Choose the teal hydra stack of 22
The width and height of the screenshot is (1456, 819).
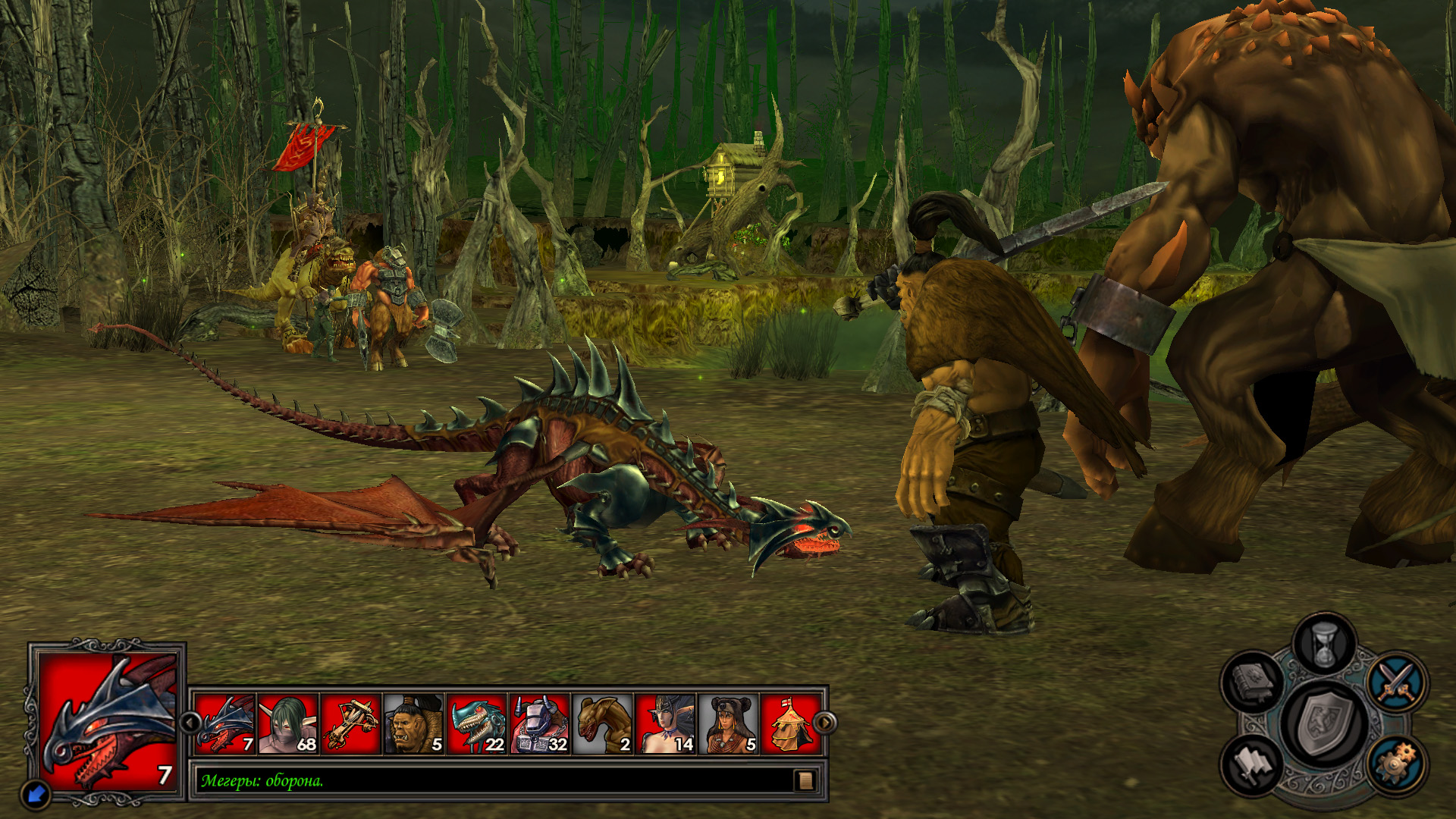tap(477, 724)
